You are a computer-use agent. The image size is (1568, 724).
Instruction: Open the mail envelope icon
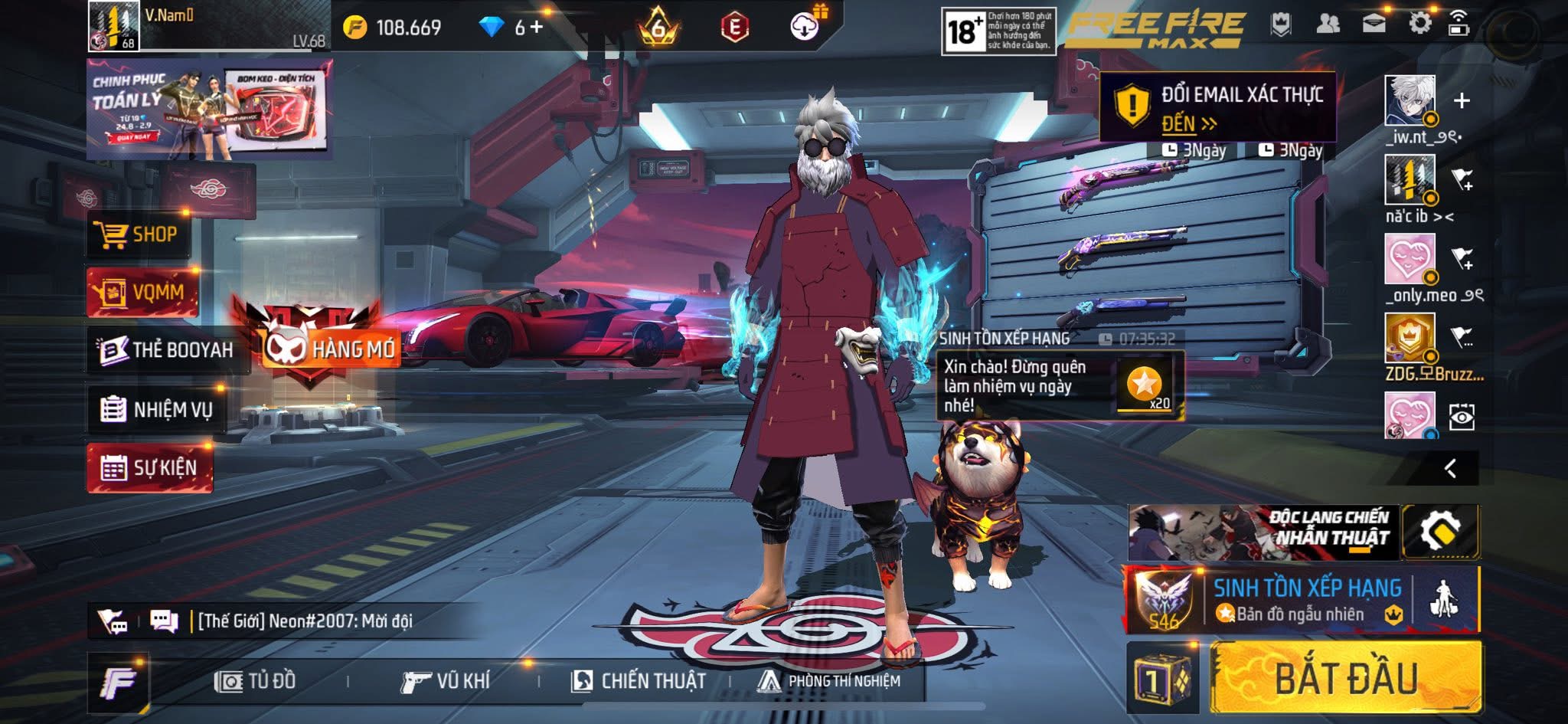pyautogui.click(x=1374, y=24)
